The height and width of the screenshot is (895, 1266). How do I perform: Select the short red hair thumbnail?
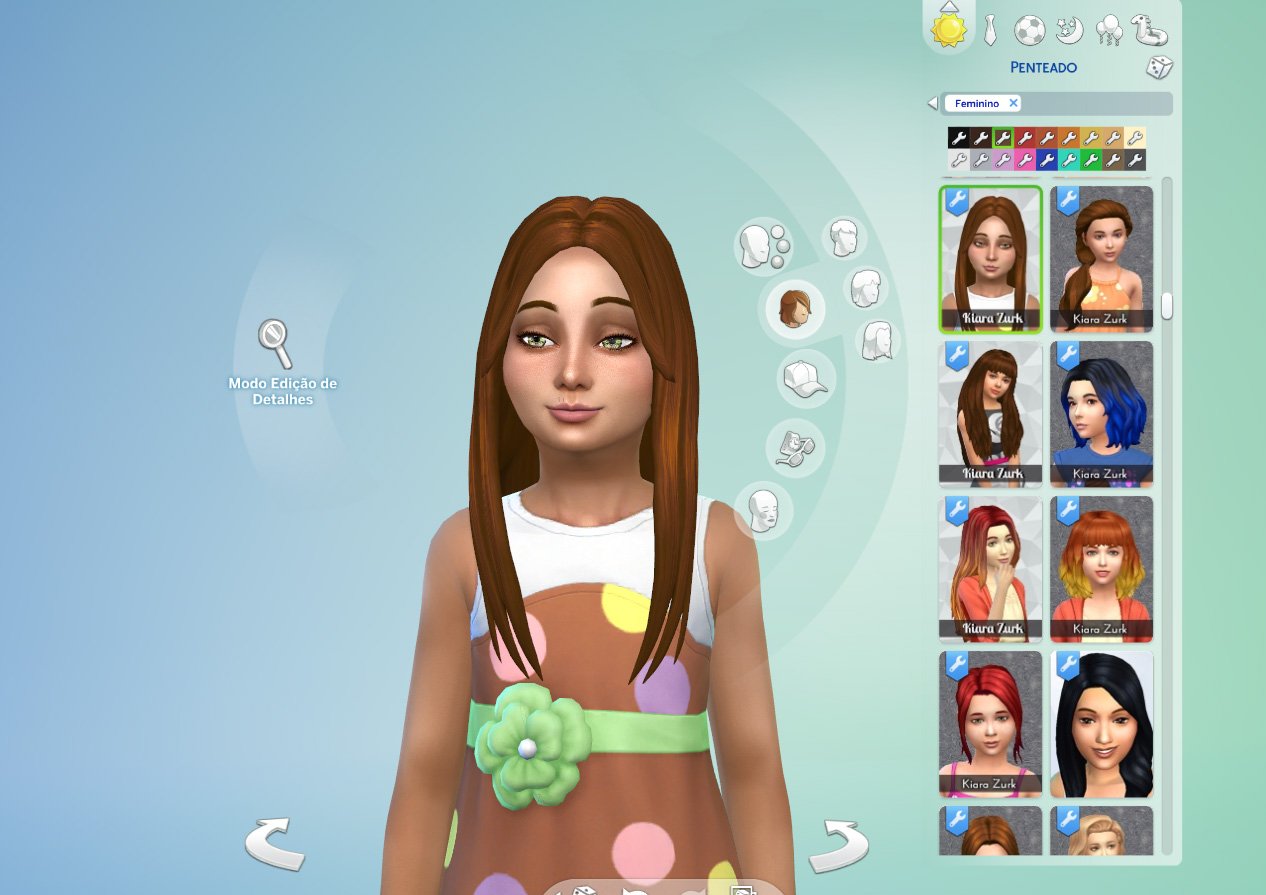990,724
